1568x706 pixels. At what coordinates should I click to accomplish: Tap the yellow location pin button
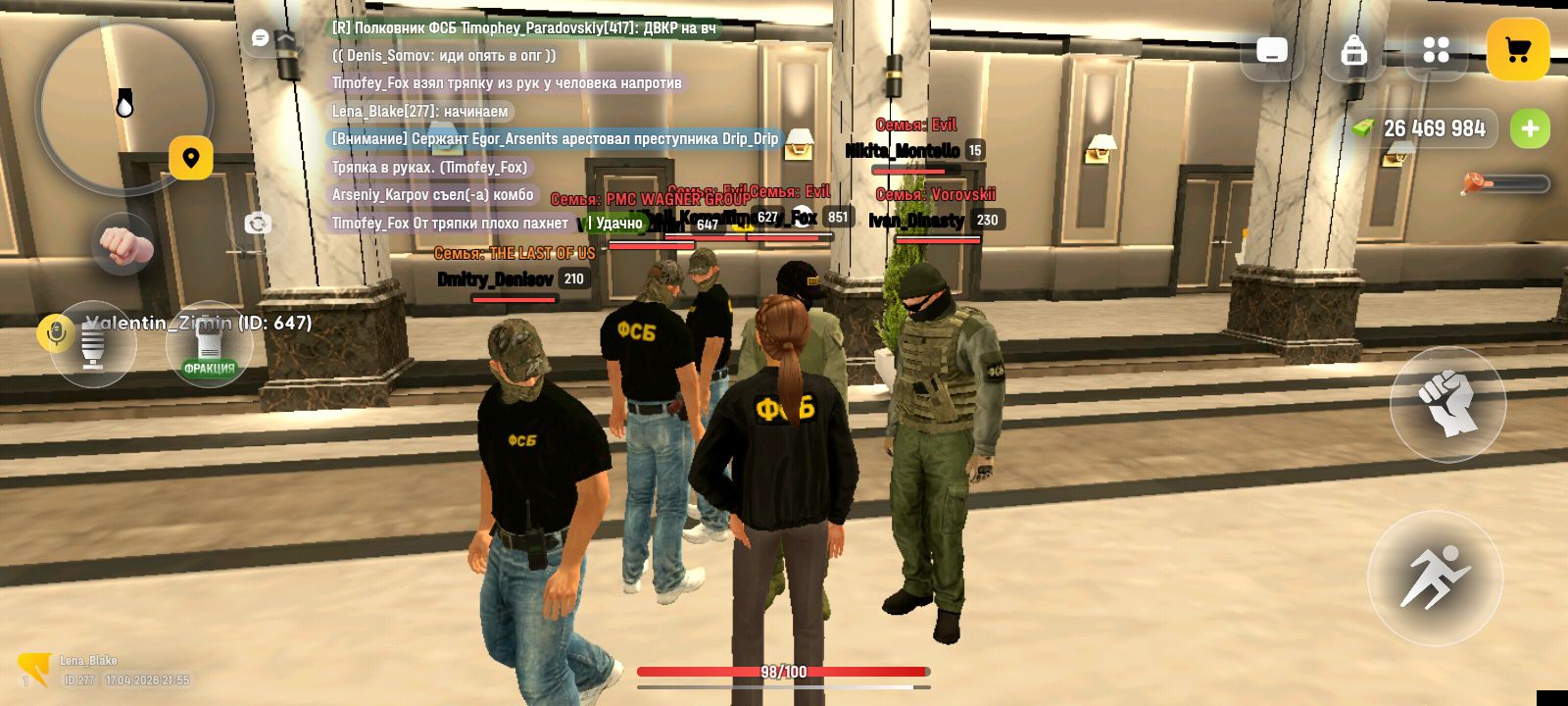point(191,158)
